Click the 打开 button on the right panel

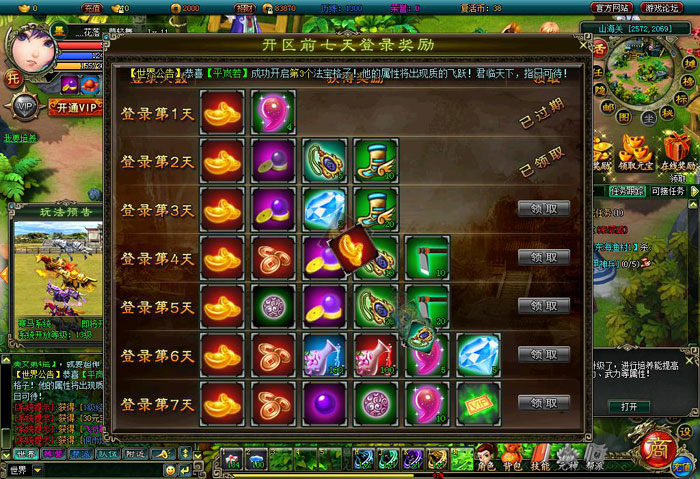coord(628,407)
